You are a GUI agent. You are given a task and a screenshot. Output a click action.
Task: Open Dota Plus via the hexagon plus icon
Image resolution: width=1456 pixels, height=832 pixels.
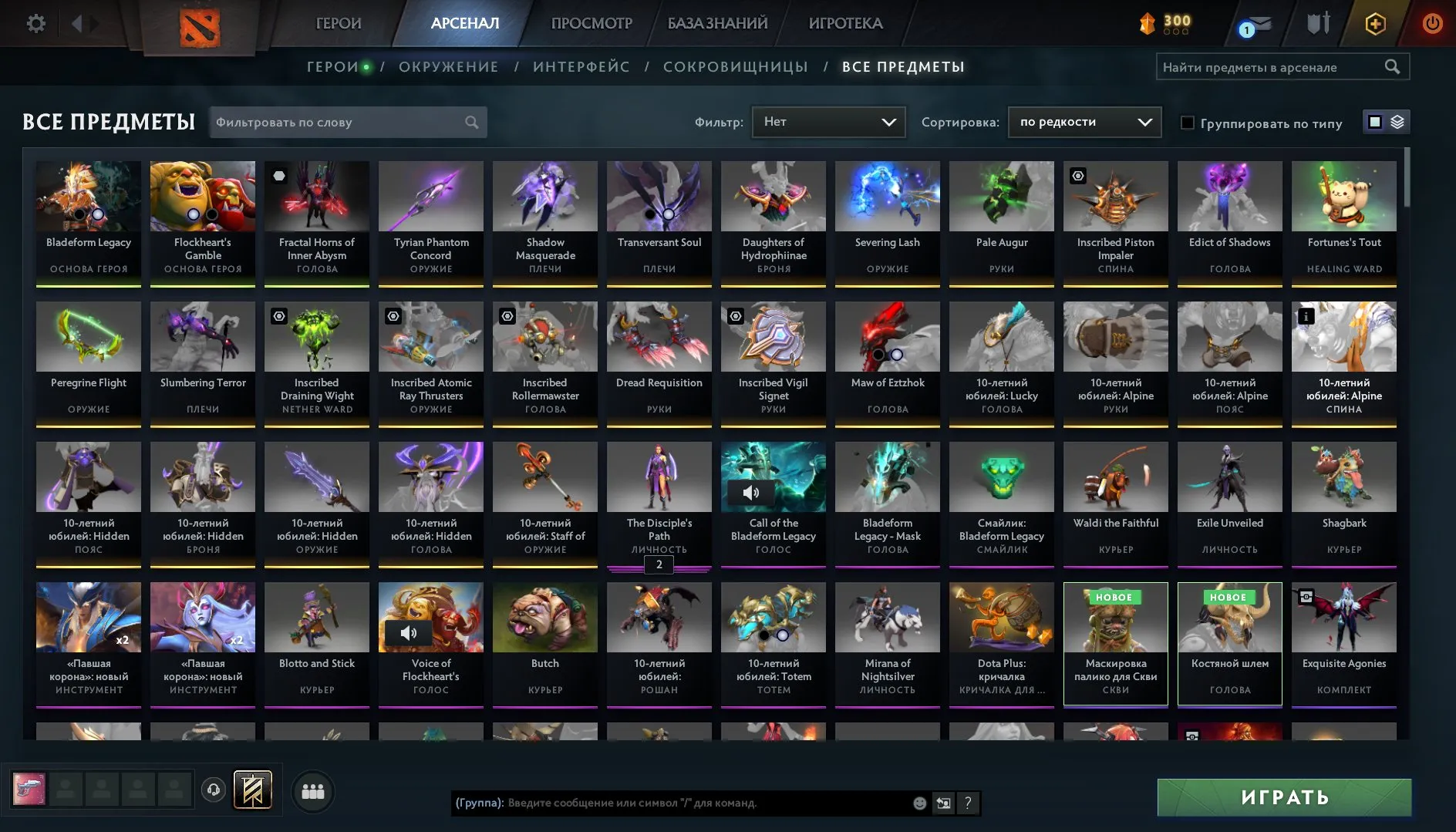(x=1377, y=24)
